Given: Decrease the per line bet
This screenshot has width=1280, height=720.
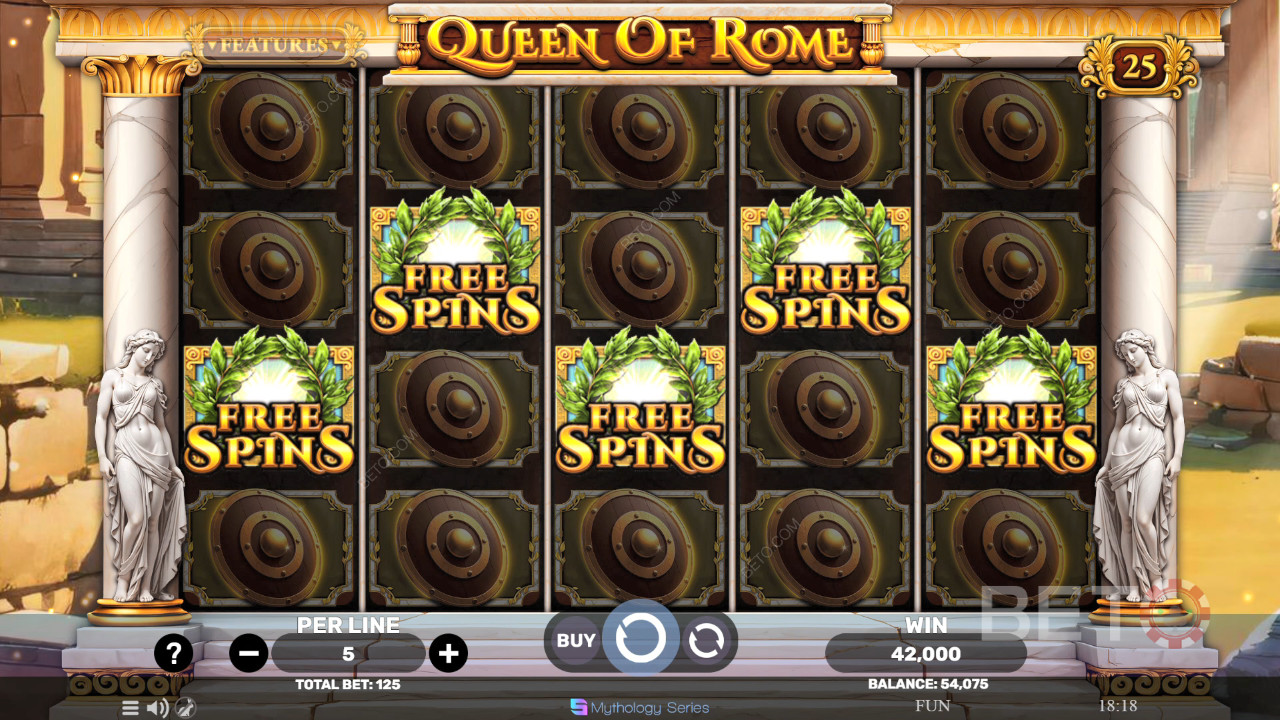Looking at the screenshot, I should click(248, 654).
